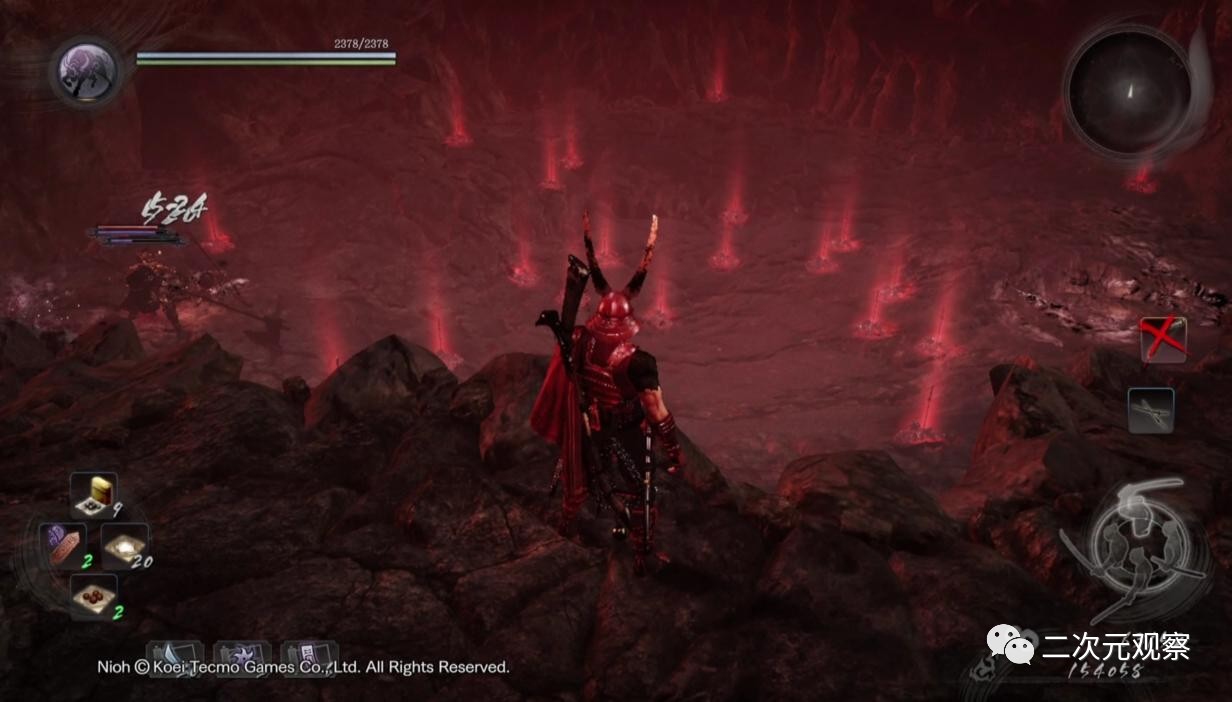
Task: Select the red pellets shortcut slot
Action: tap(94, 596)
